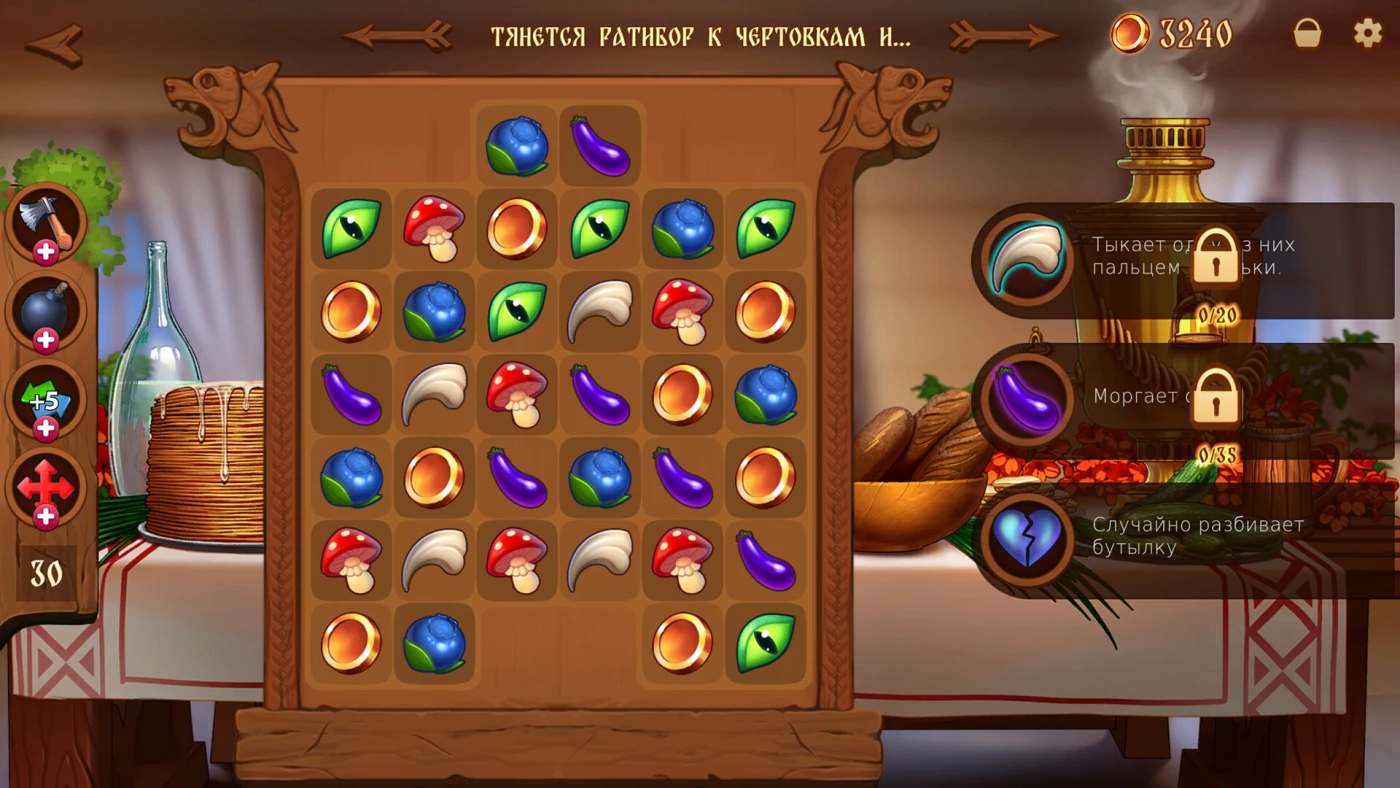The image size is (1400, 788).
Task: Open the shop bag icon
Action: point(1307,34)
